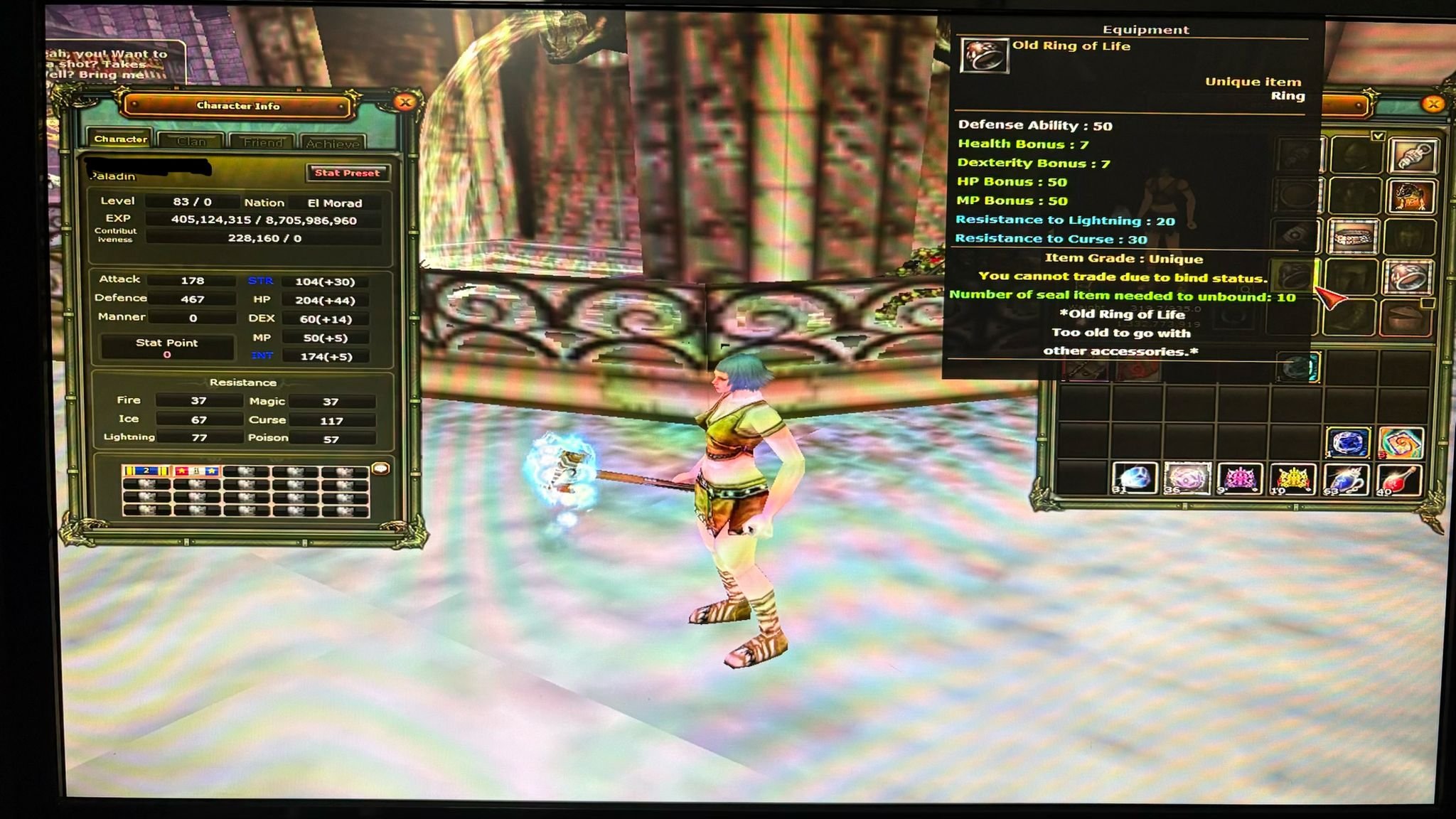Open the Friend tab

click(x=263, y=142)
